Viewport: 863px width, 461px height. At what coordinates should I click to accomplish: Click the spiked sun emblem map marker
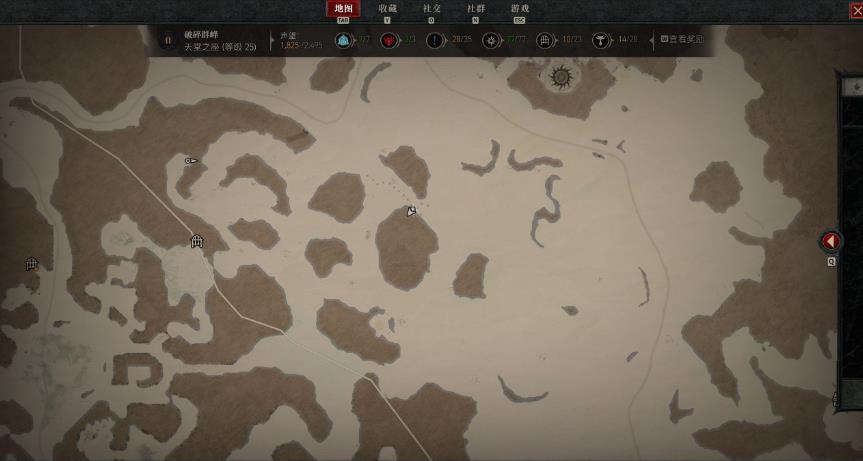coord(561,77)
